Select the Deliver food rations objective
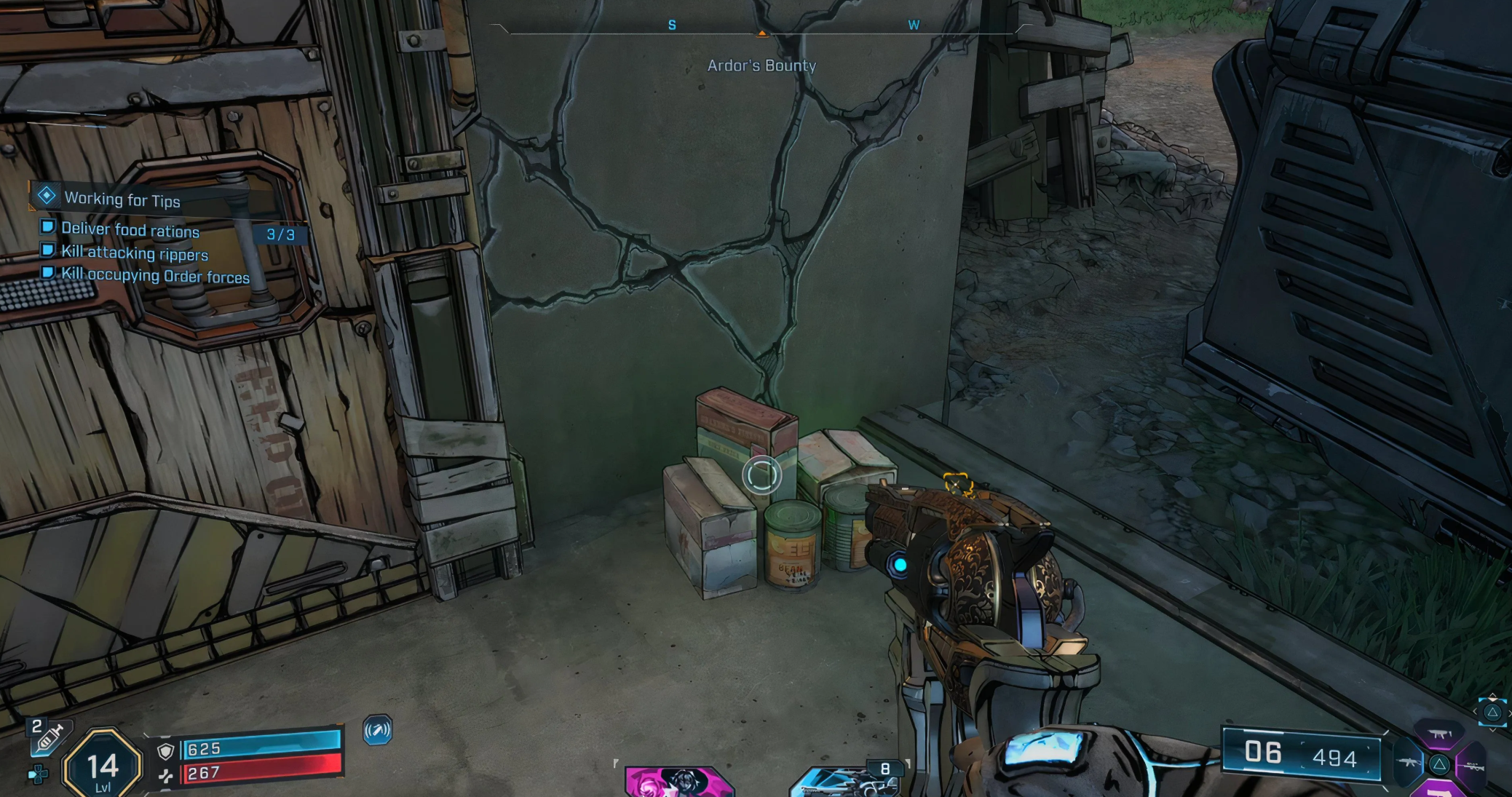Screen dimensions: 1512x797 130,230
